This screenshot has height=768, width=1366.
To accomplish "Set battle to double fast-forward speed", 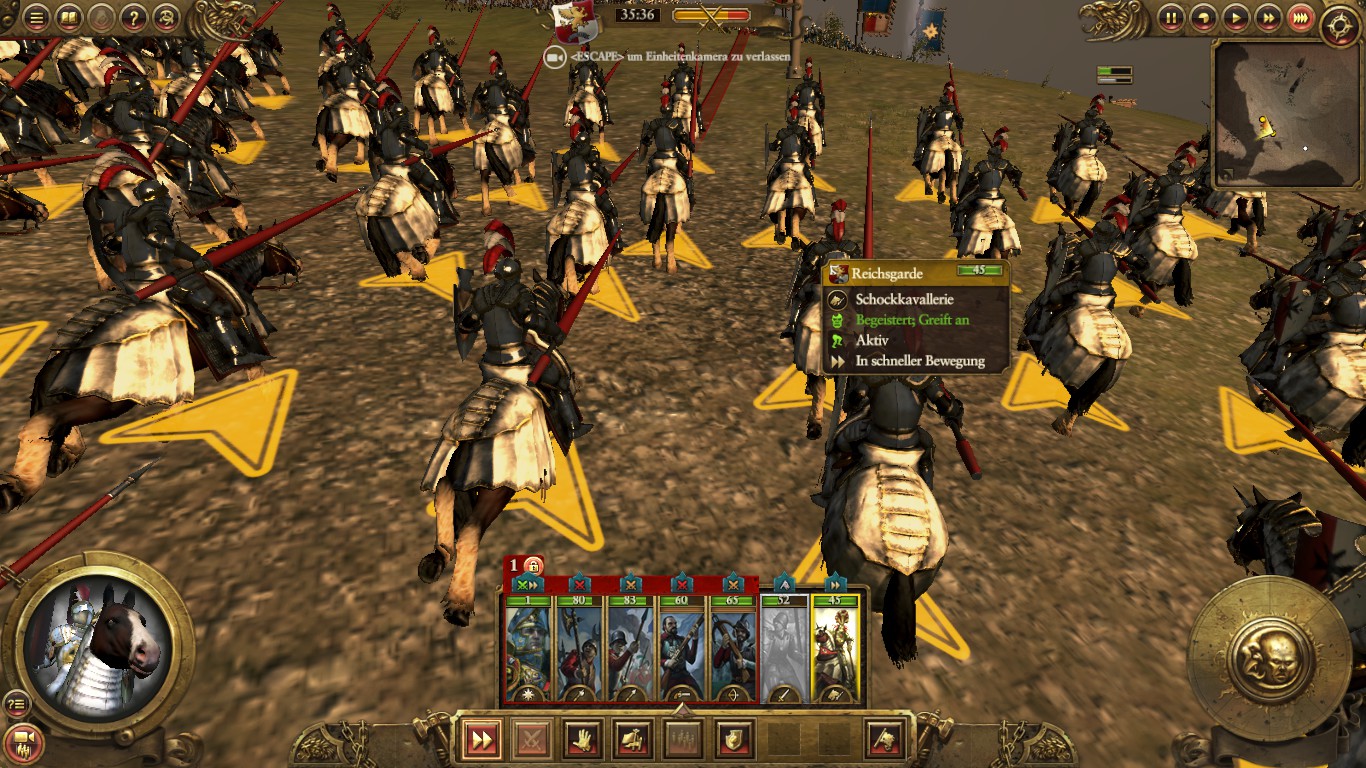I will (1268, 17).
